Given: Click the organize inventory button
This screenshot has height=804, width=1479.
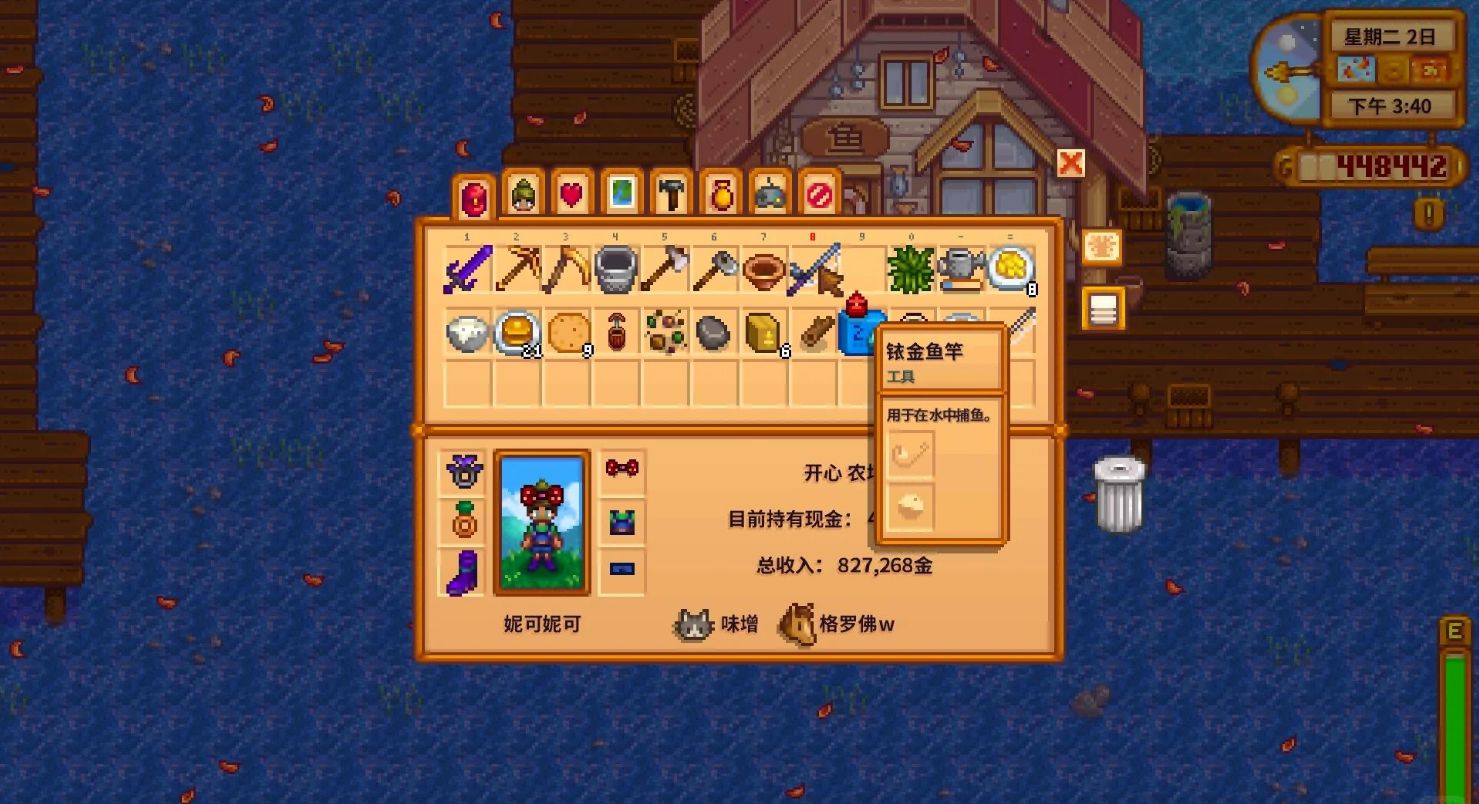Looking at the screenshot, I should [1103, 309].
